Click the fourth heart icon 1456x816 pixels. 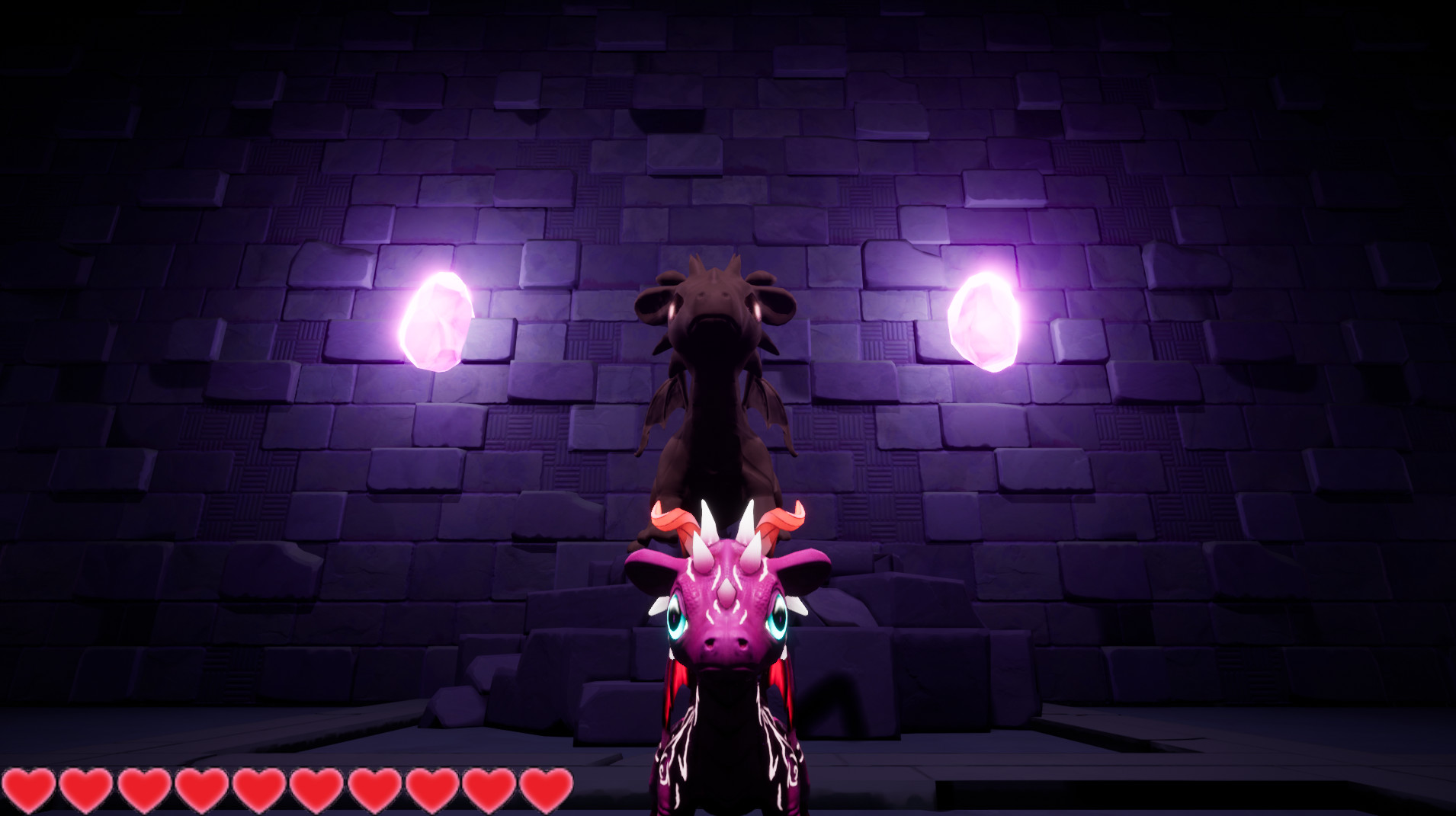point(201,792)
